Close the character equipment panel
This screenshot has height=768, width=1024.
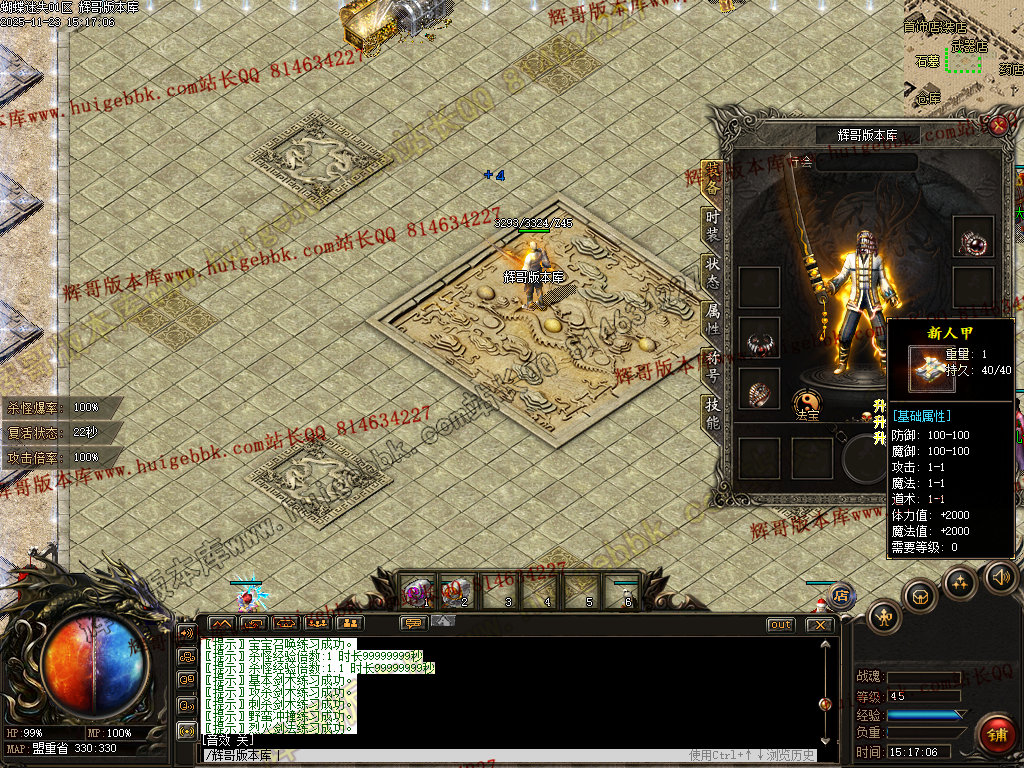coord(998,125)
